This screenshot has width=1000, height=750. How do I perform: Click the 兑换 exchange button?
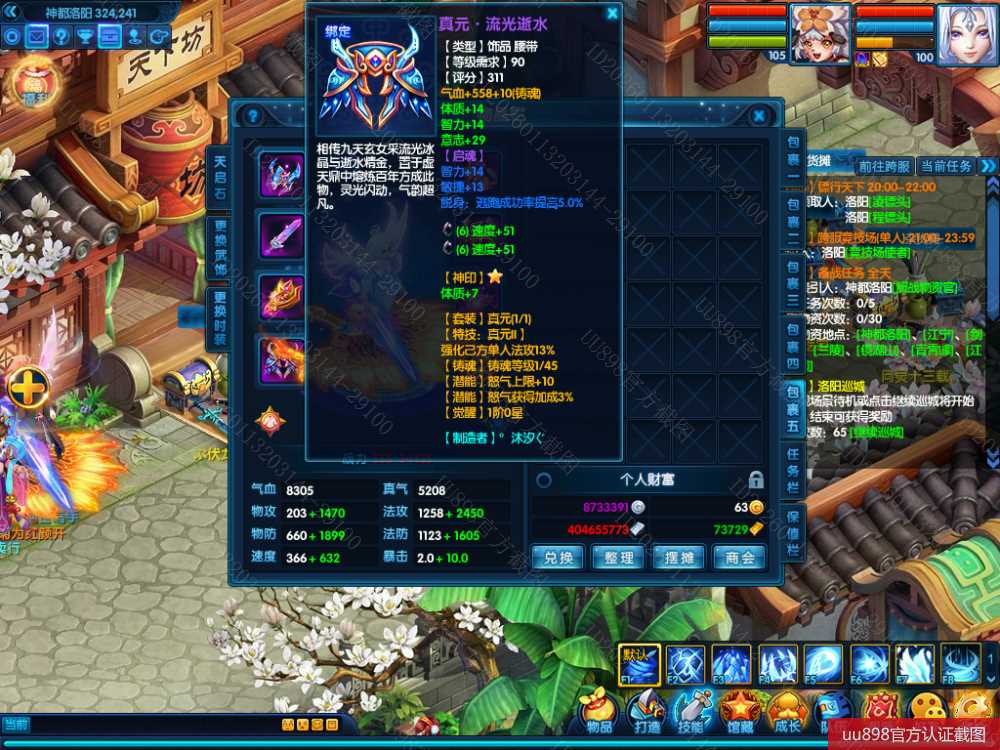click(x=558, y=557)
